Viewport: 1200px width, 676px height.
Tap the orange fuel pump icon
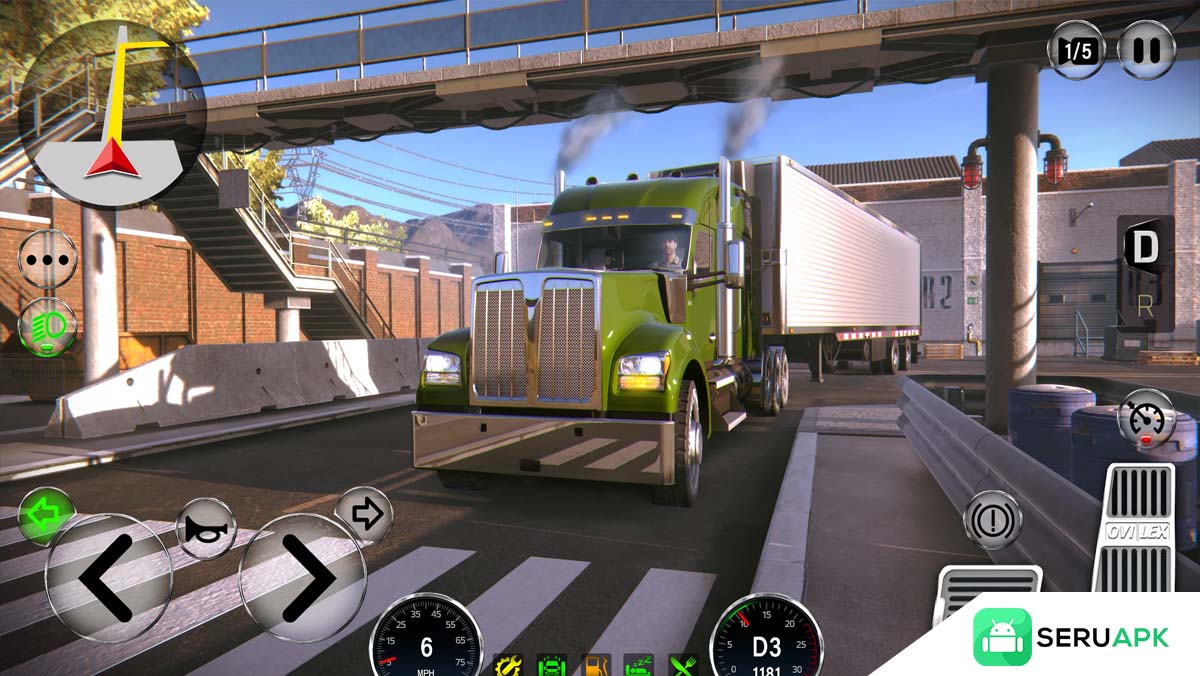[597, 665]
